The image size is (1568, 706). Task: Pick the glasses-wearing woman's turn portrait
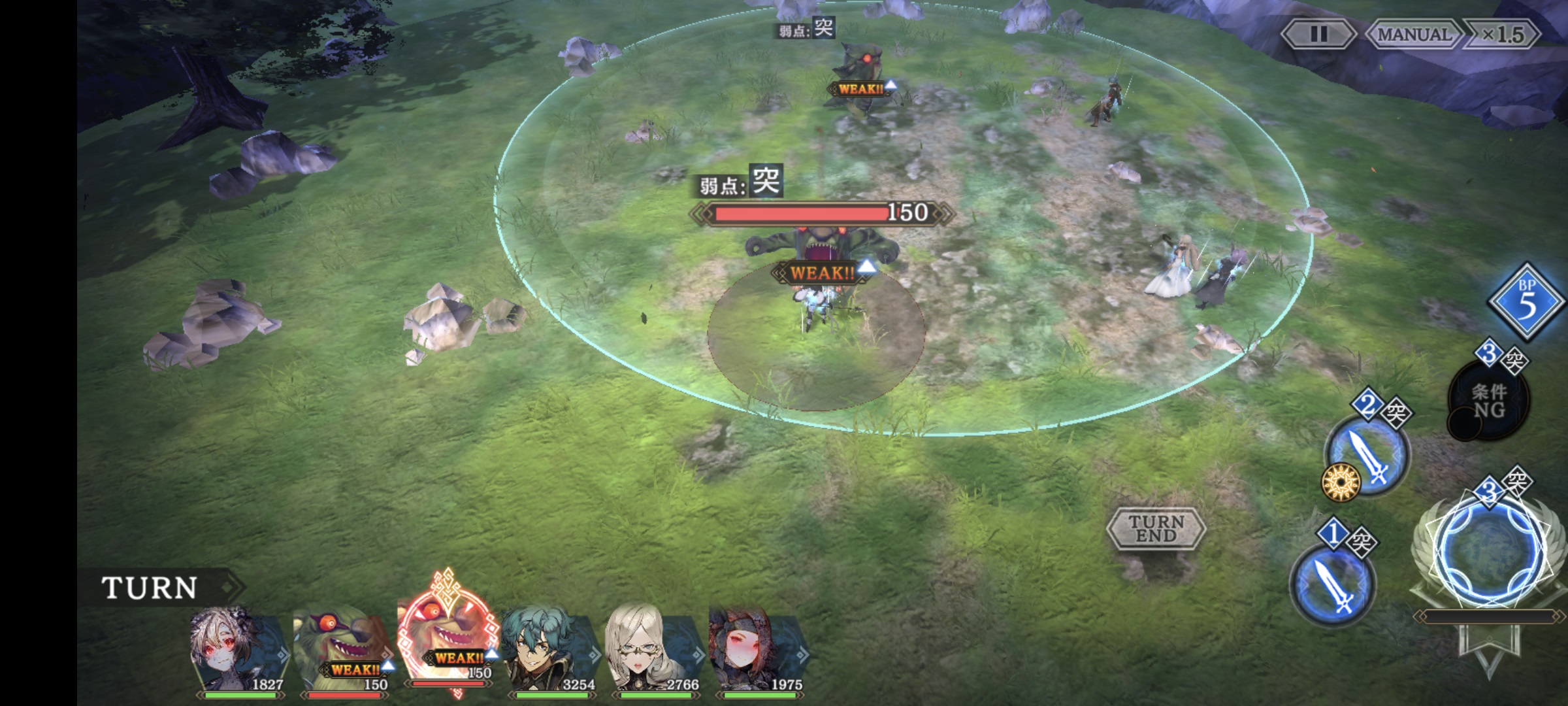pyautogui.click(x=652, y=650)
